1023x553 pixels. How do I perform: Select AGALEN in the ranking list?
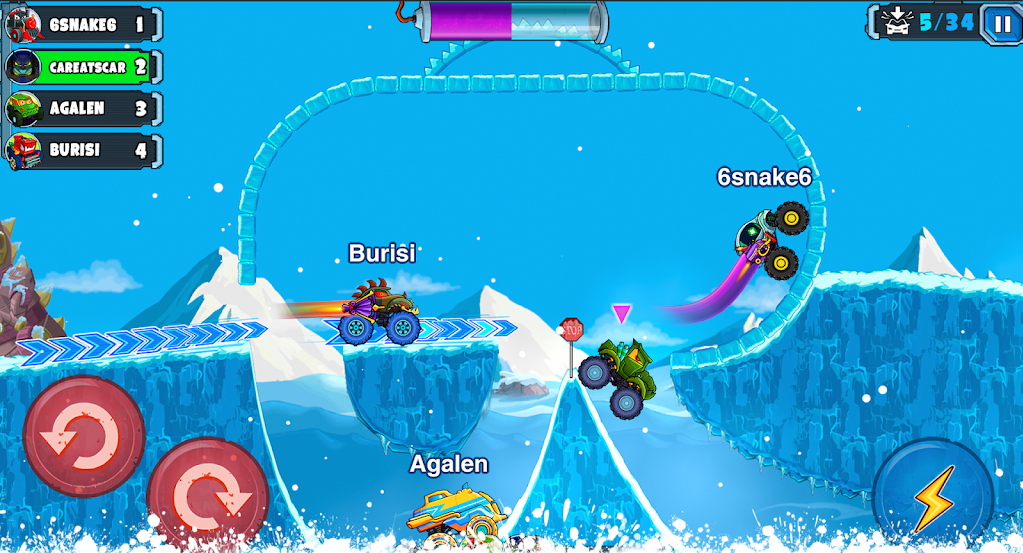pyautogui.click(x=84, y=109)
